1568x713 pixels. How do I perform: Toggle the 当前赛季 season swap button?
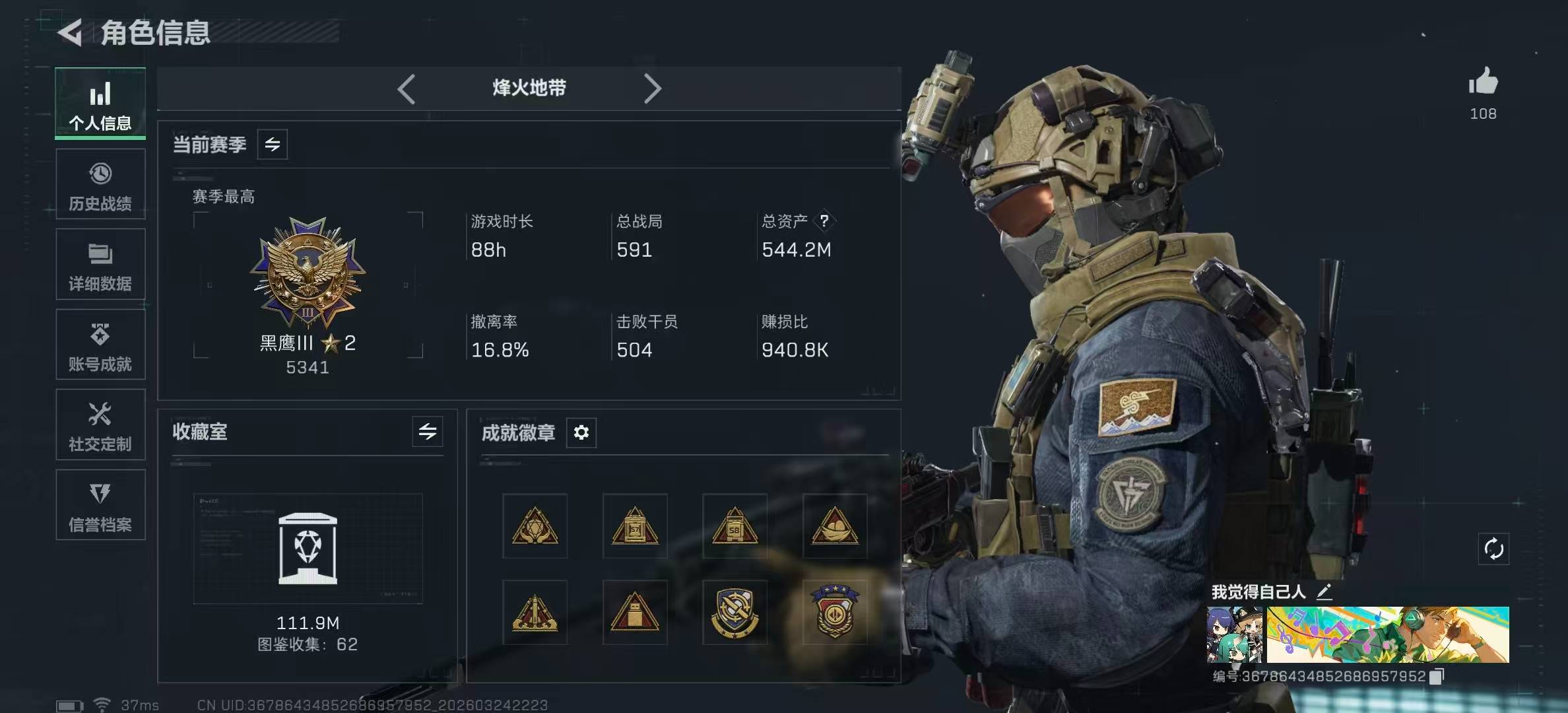click(273, 145)
